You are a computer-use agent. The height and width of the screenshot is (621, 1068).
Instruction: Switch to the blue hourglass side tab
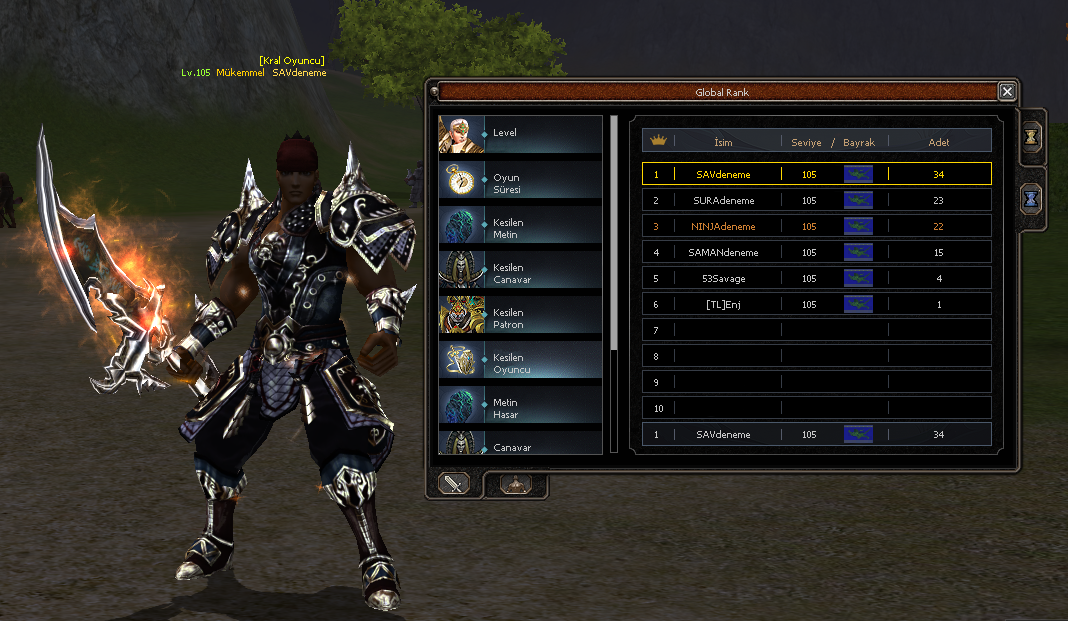(1032, 198)
